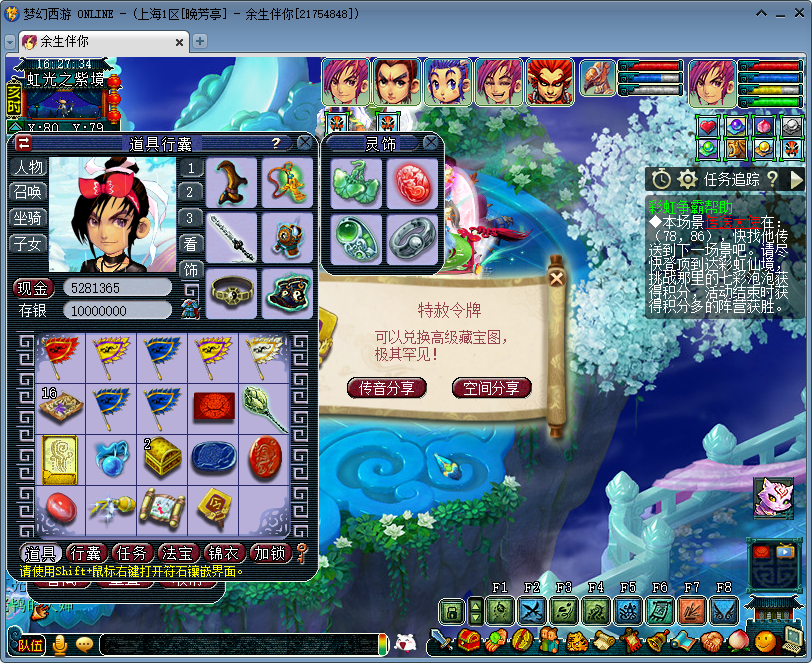Select the red carved gem accessory
Screen dimensions: 812x663
[412, 184]
